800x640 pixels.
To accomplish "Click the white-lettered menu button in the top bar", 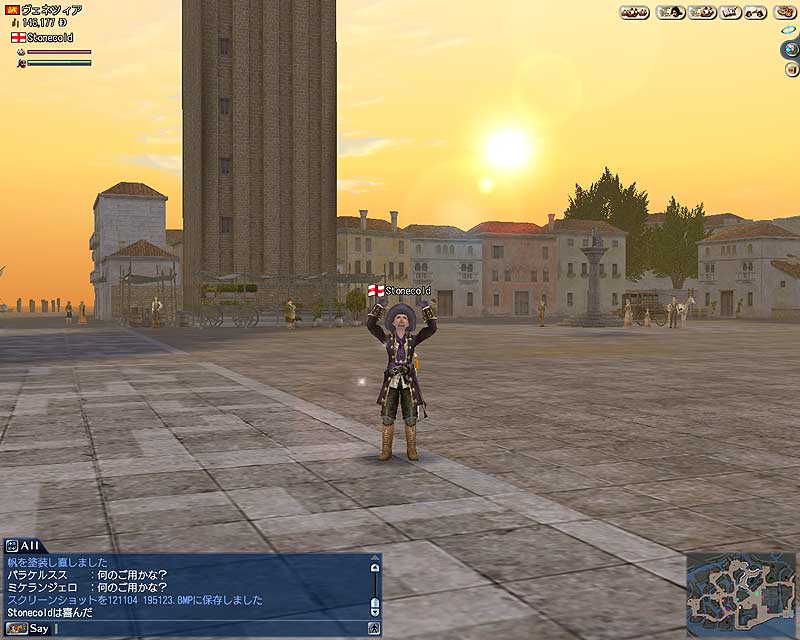I will pos(729,12).
